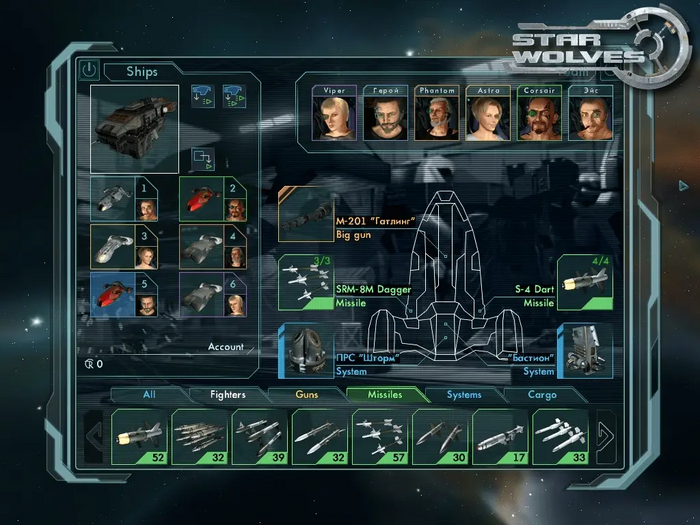Image resolution: width=700 pixels, height=525 pixels.
Task: Select fighter slot number 2
Action: [x=211, y=198]
